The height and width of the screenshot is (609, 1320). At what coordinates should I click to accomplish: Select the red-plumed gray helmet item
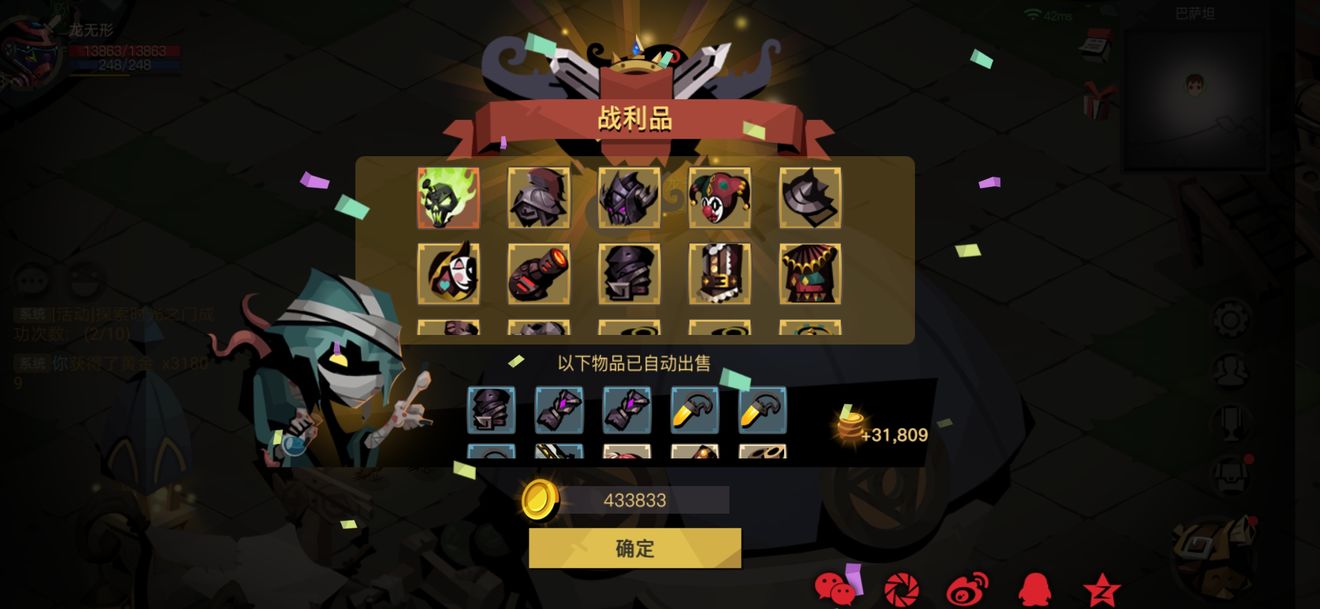tap(539, 198)
